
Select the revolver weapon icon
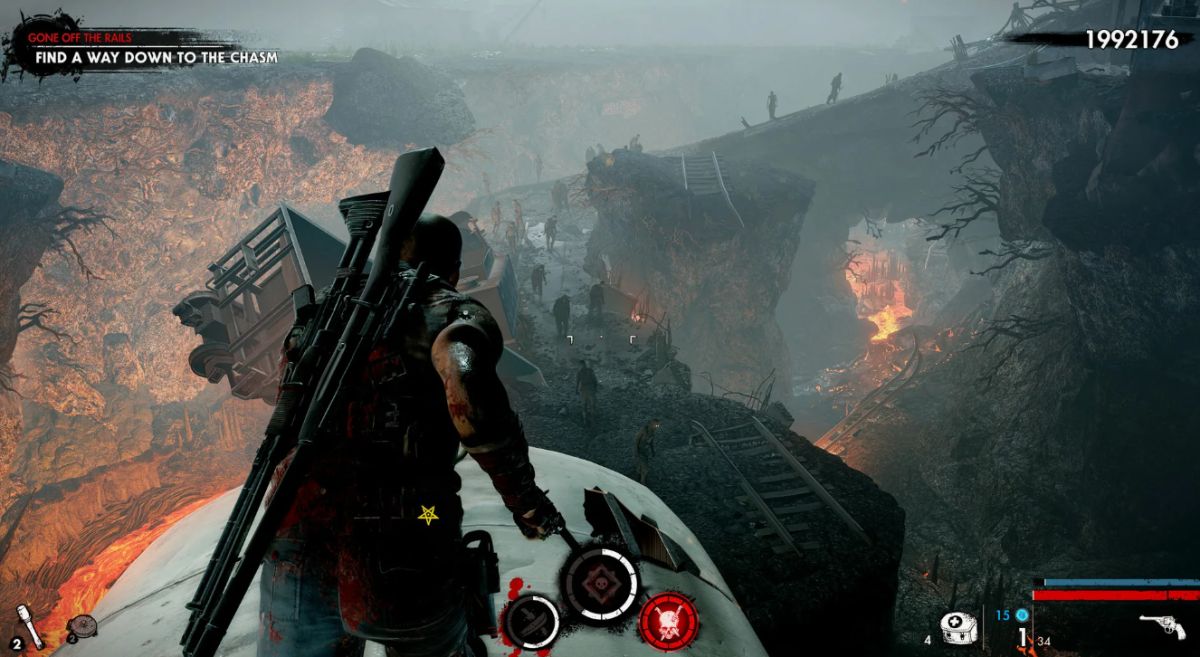[1162, 626]
